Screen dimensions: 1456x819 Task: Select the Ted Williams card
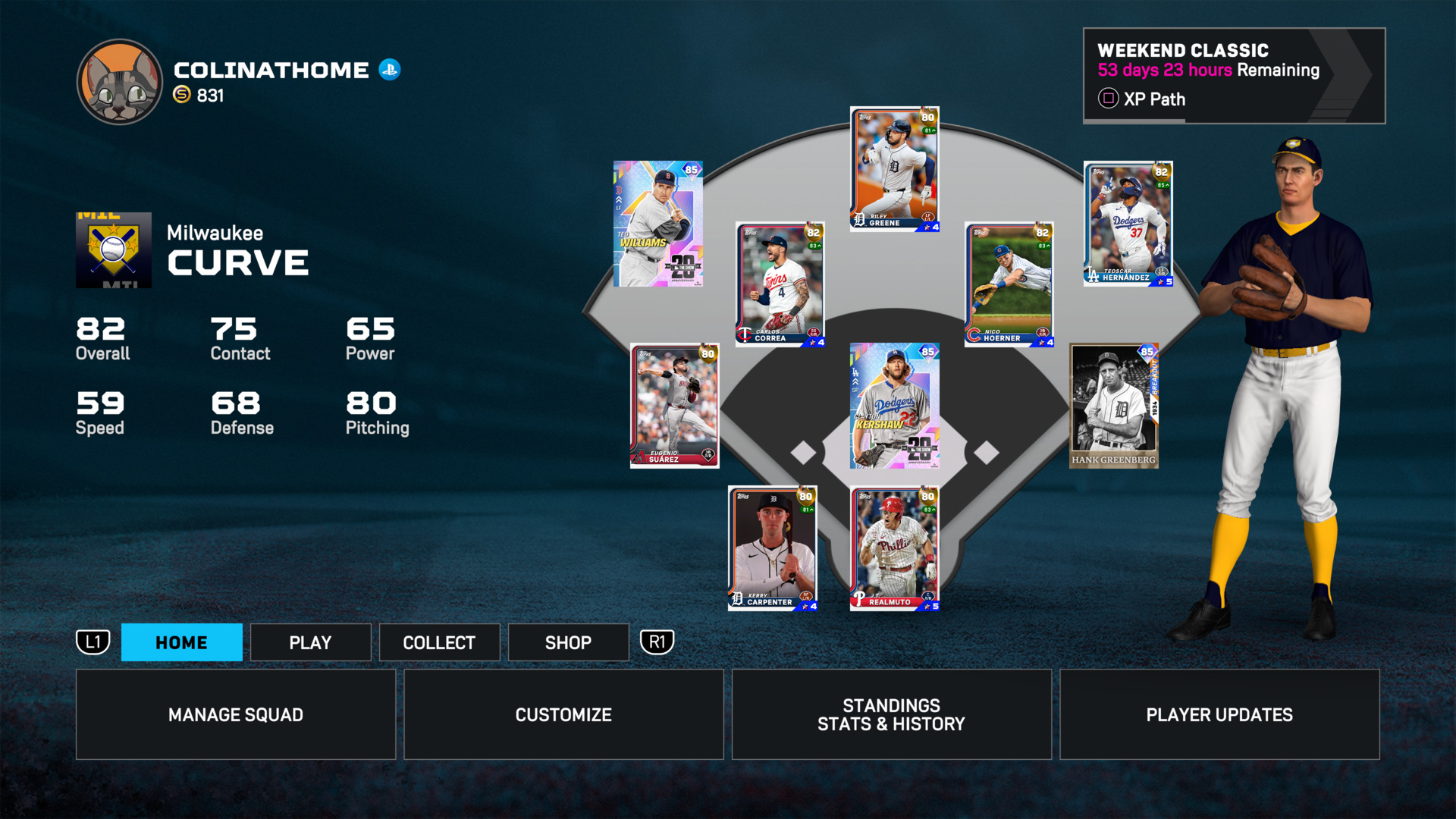[x=658, y=224]
